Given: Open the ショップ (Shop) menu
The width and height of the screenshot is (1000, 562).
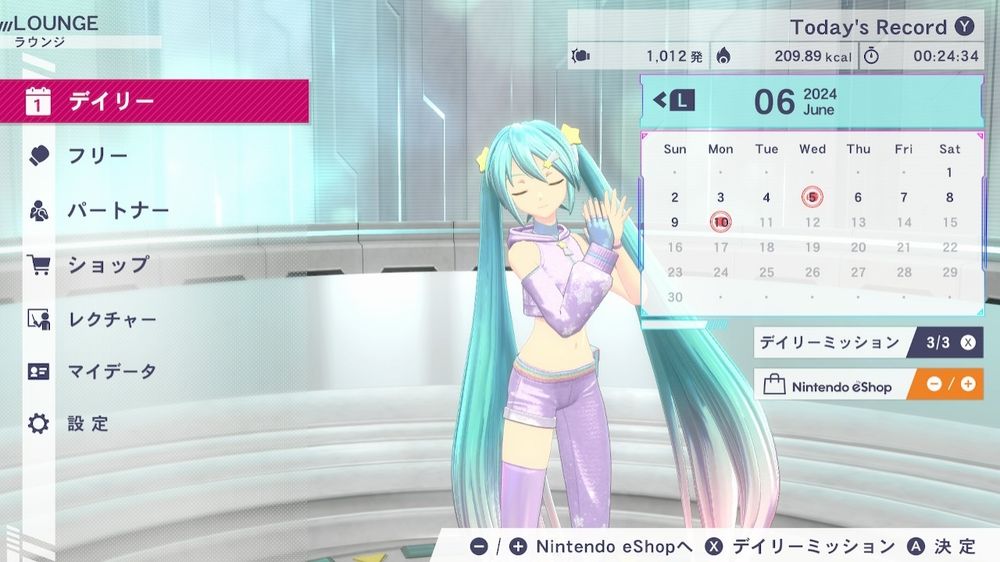Looking at the screenshot, I should click(x=108, y=265).
